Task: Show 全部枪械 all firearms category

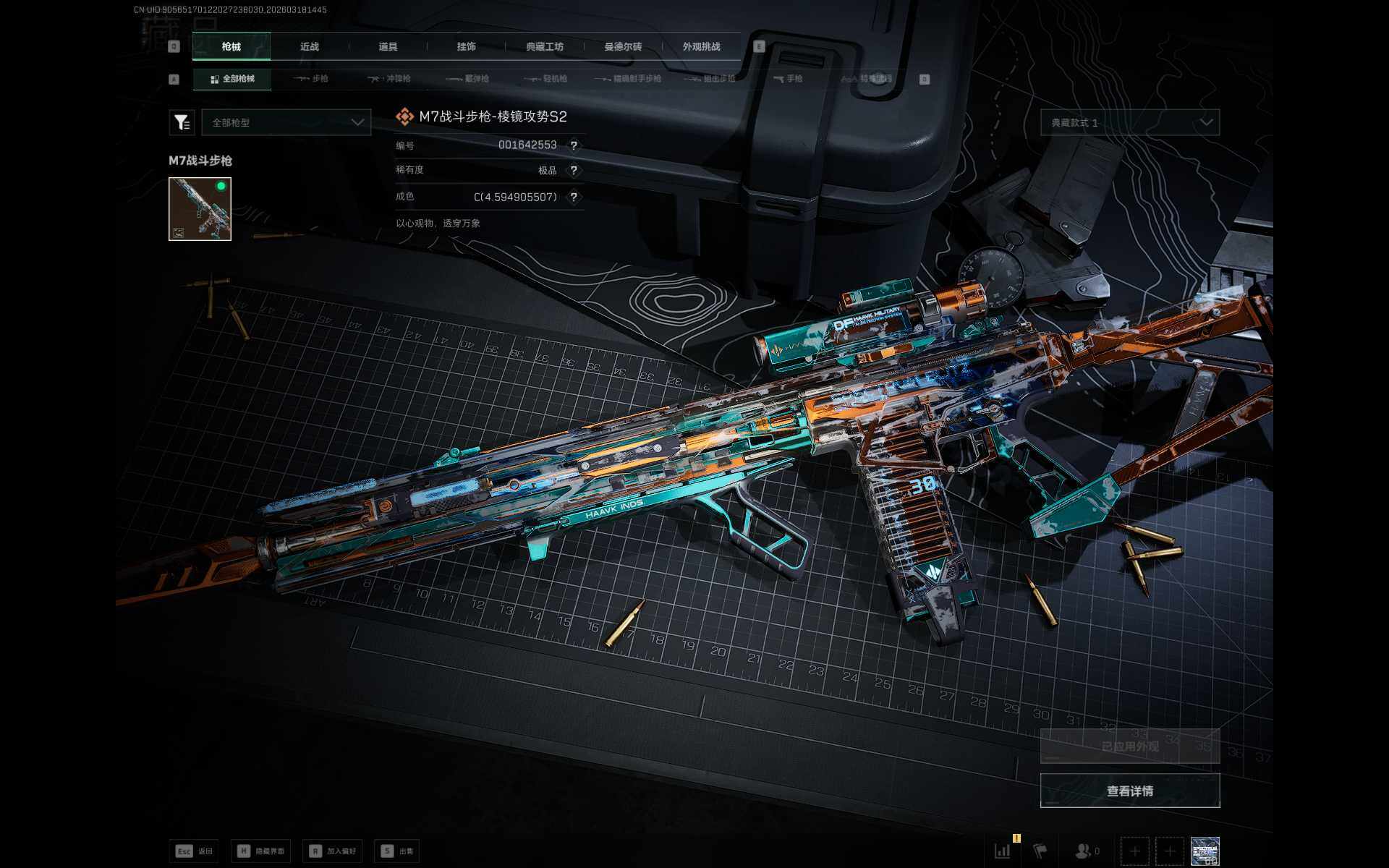Action: pyautogui.click(x=232, y=79)
